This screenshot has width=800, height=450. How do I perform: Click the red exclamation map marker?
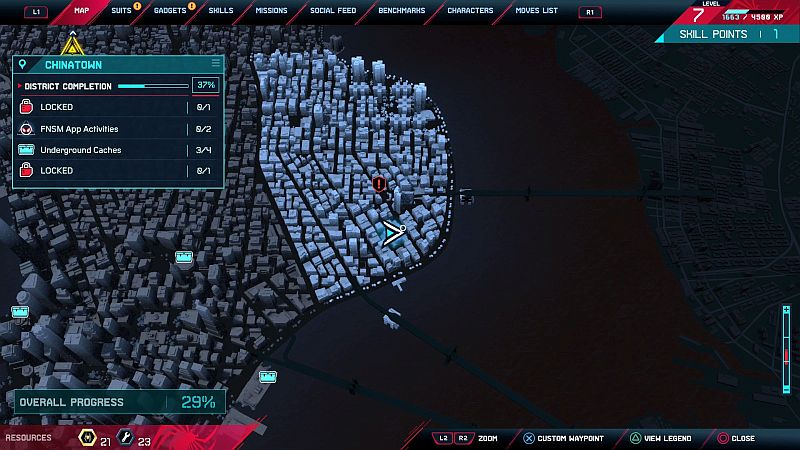click(x=379, y=184)
